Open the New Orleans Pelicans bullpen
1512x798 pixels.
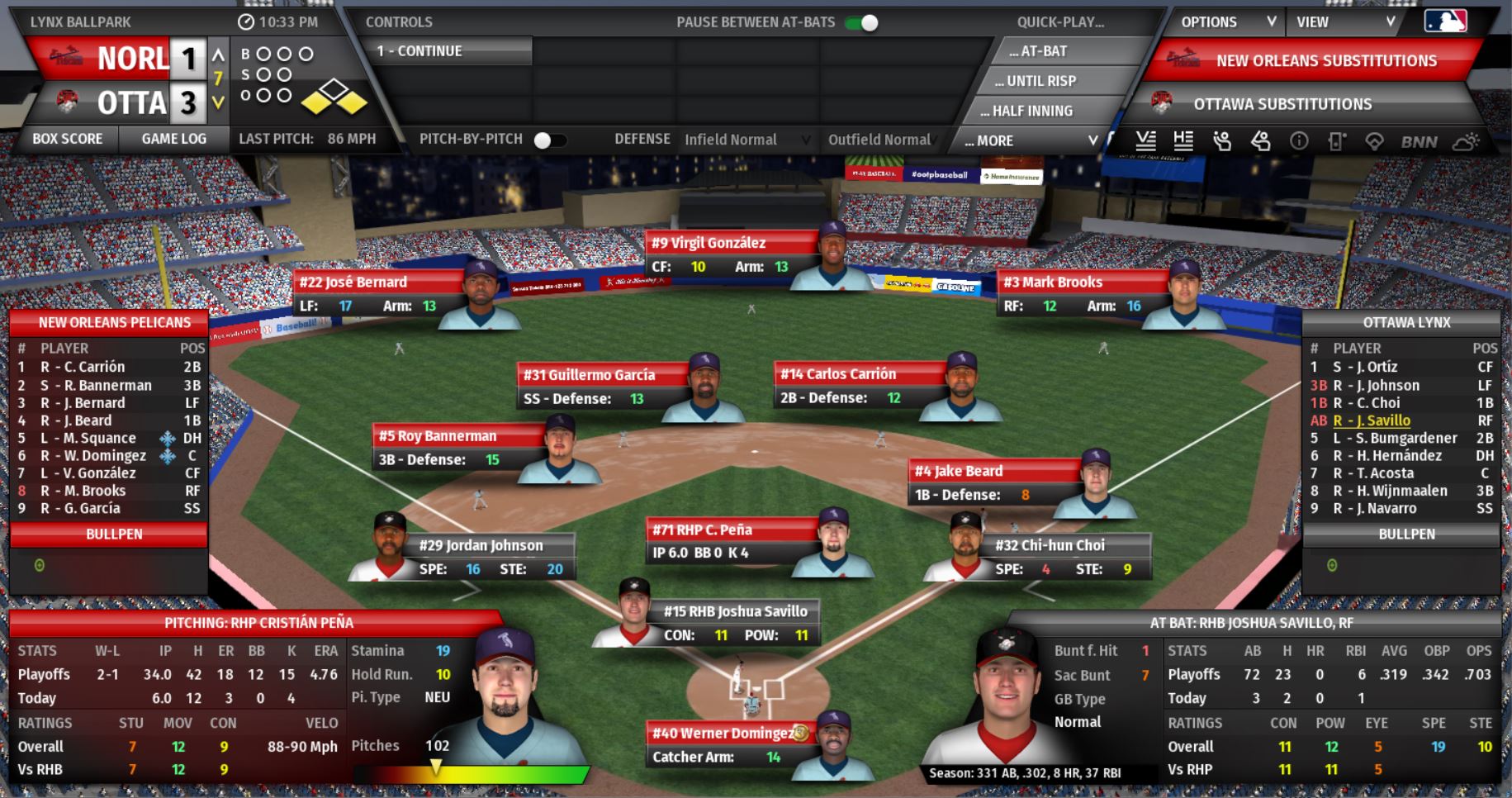click(114, 534)
